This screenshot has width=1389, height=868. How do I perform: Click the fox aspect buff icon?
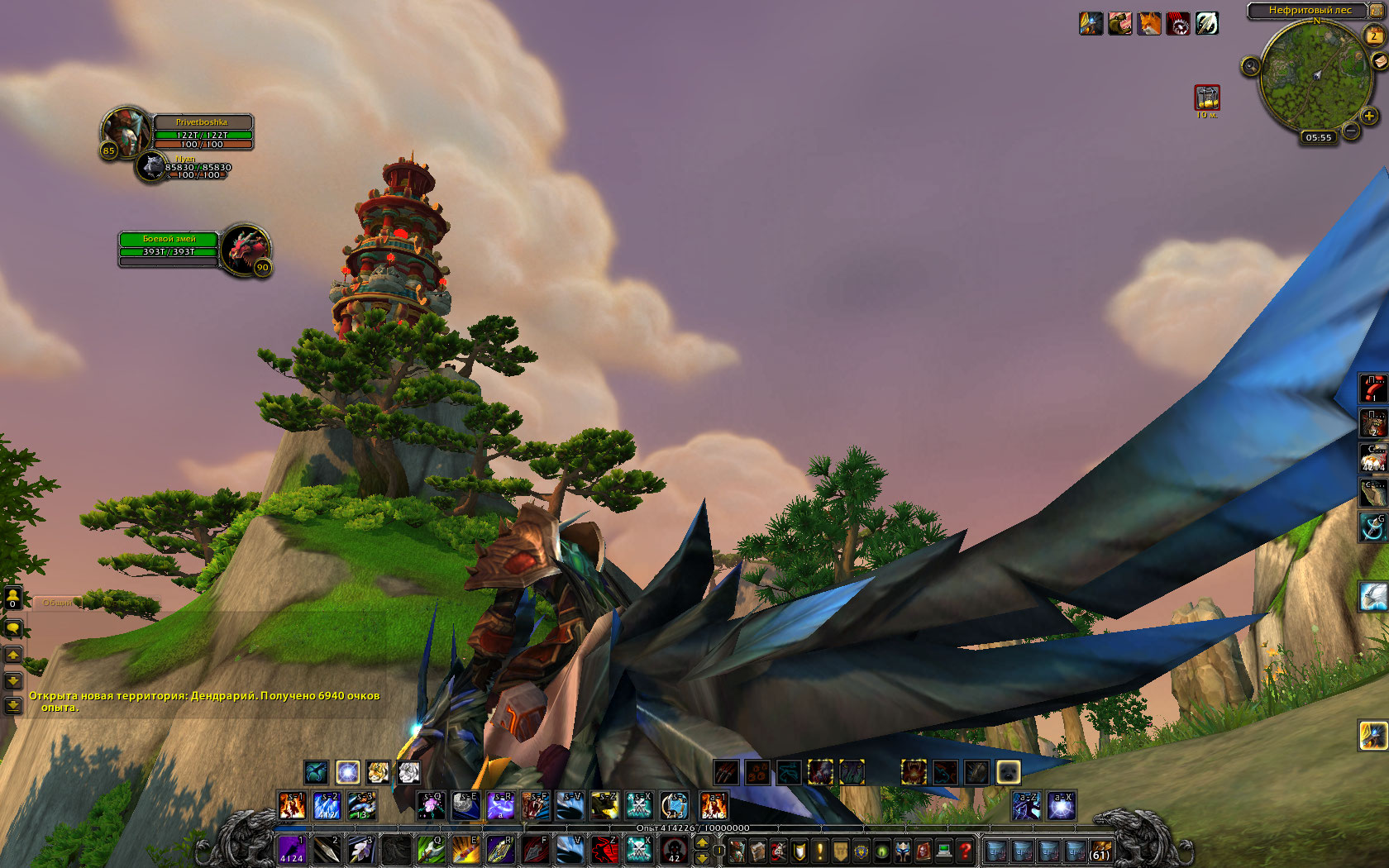point(1149,23)
